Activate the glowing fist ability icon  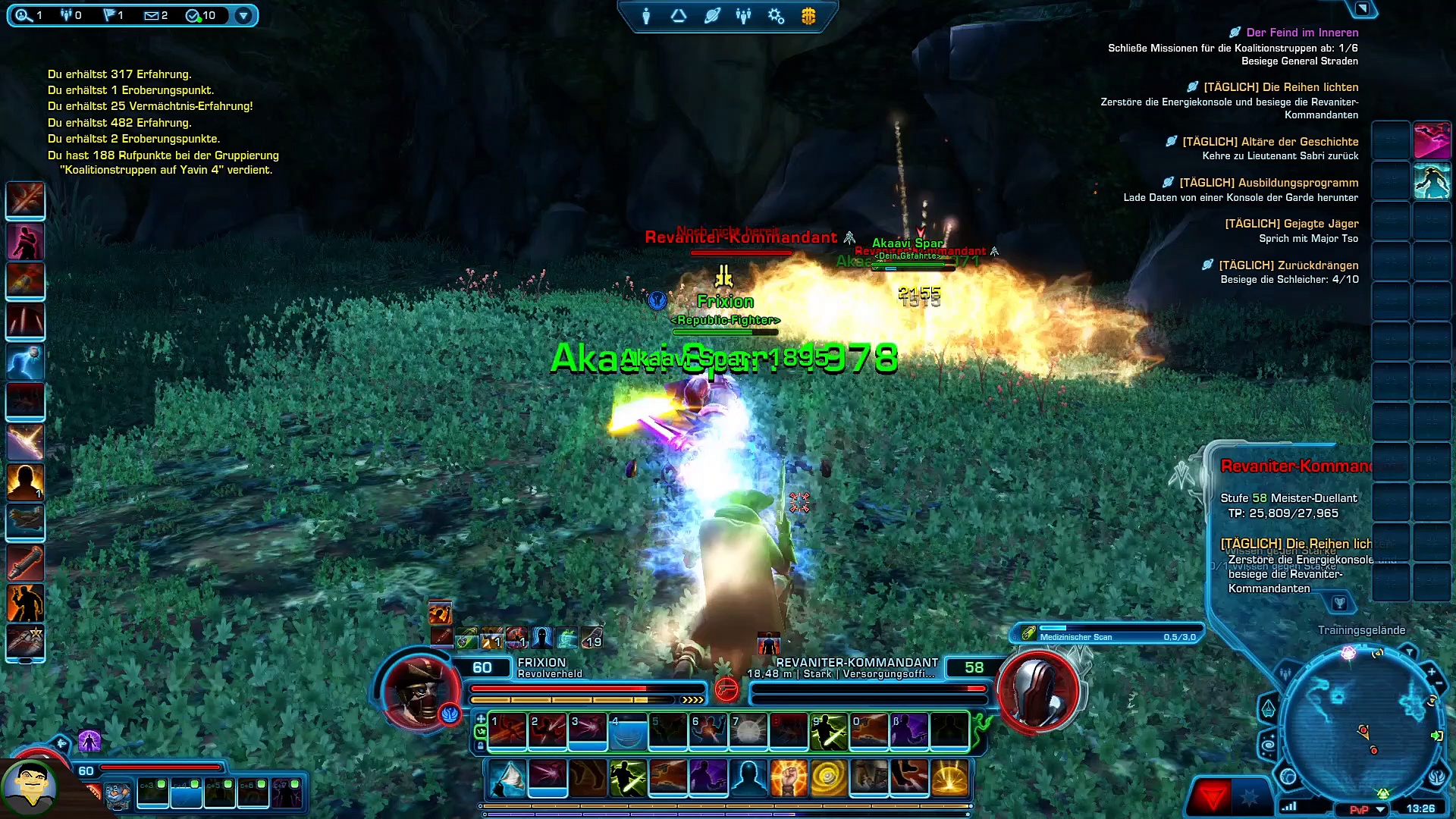point(789,778)
